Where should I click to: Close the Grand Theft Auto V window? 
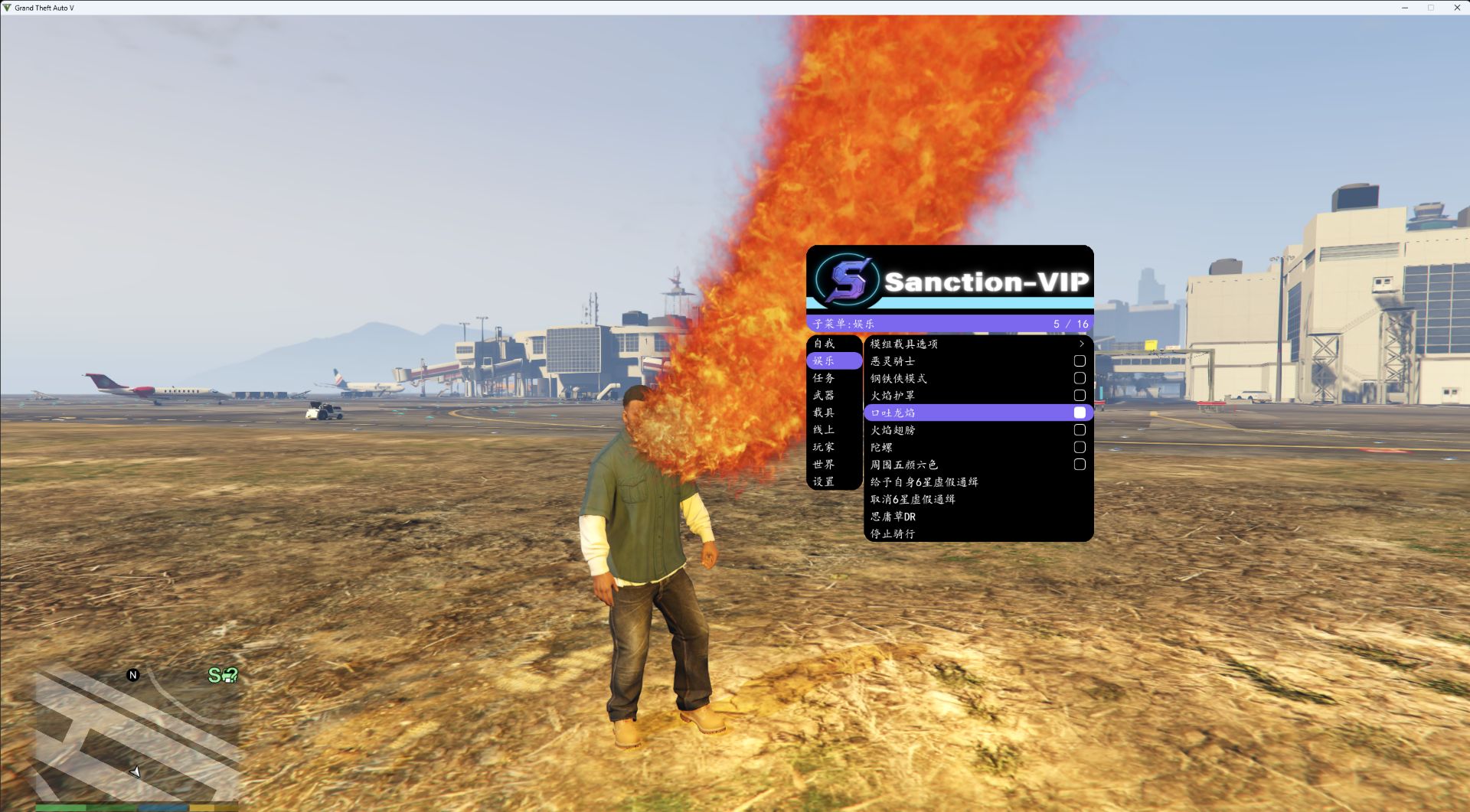pos(1457,8)
